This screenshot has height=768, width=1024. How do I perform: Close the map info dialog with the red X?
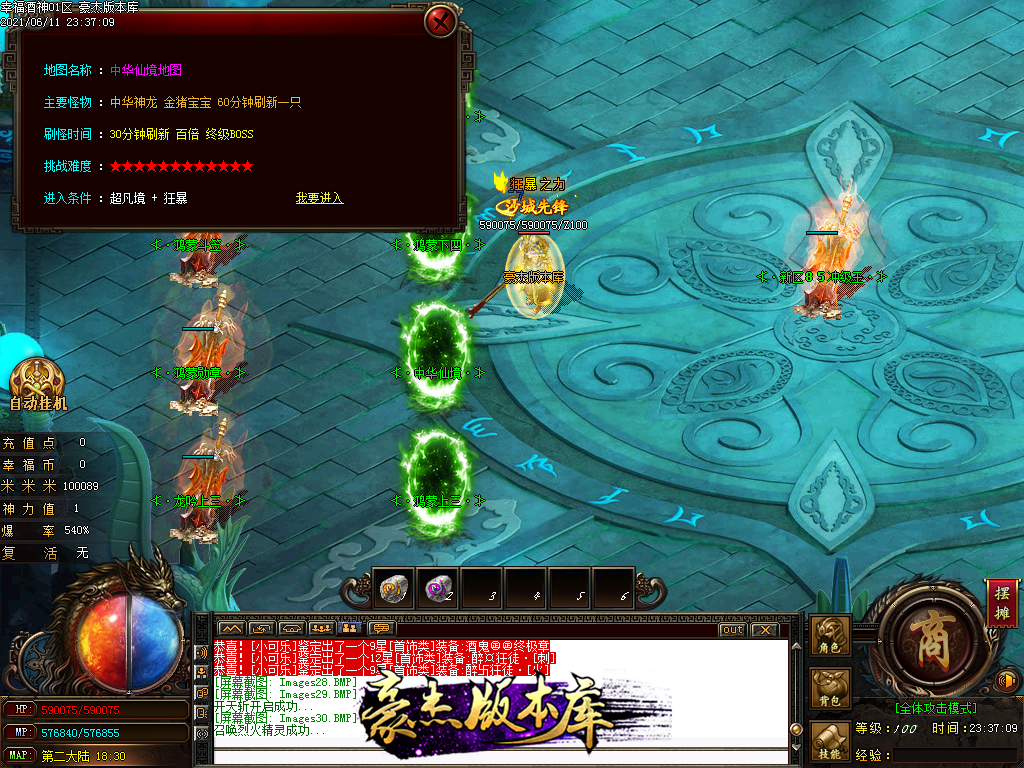click(440, 21)
